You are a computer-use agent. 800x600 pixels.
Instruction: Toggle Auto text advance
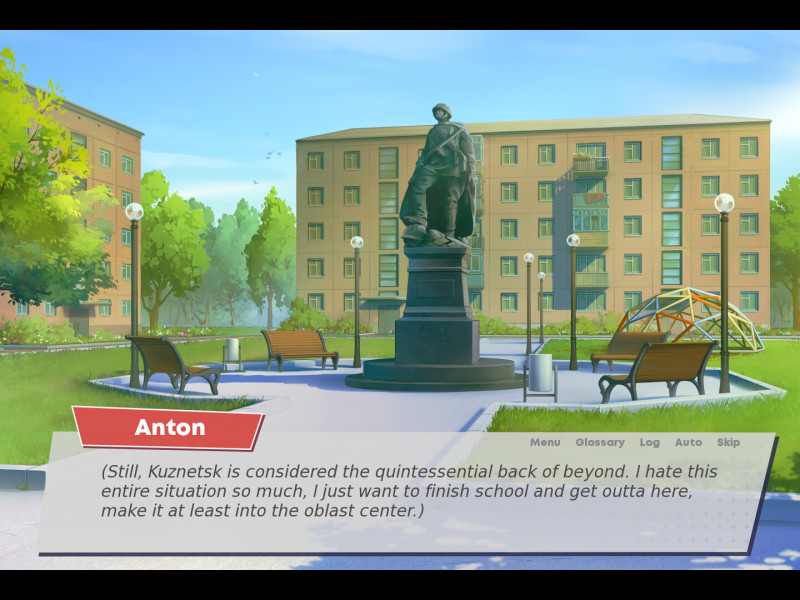pos(688,442)
